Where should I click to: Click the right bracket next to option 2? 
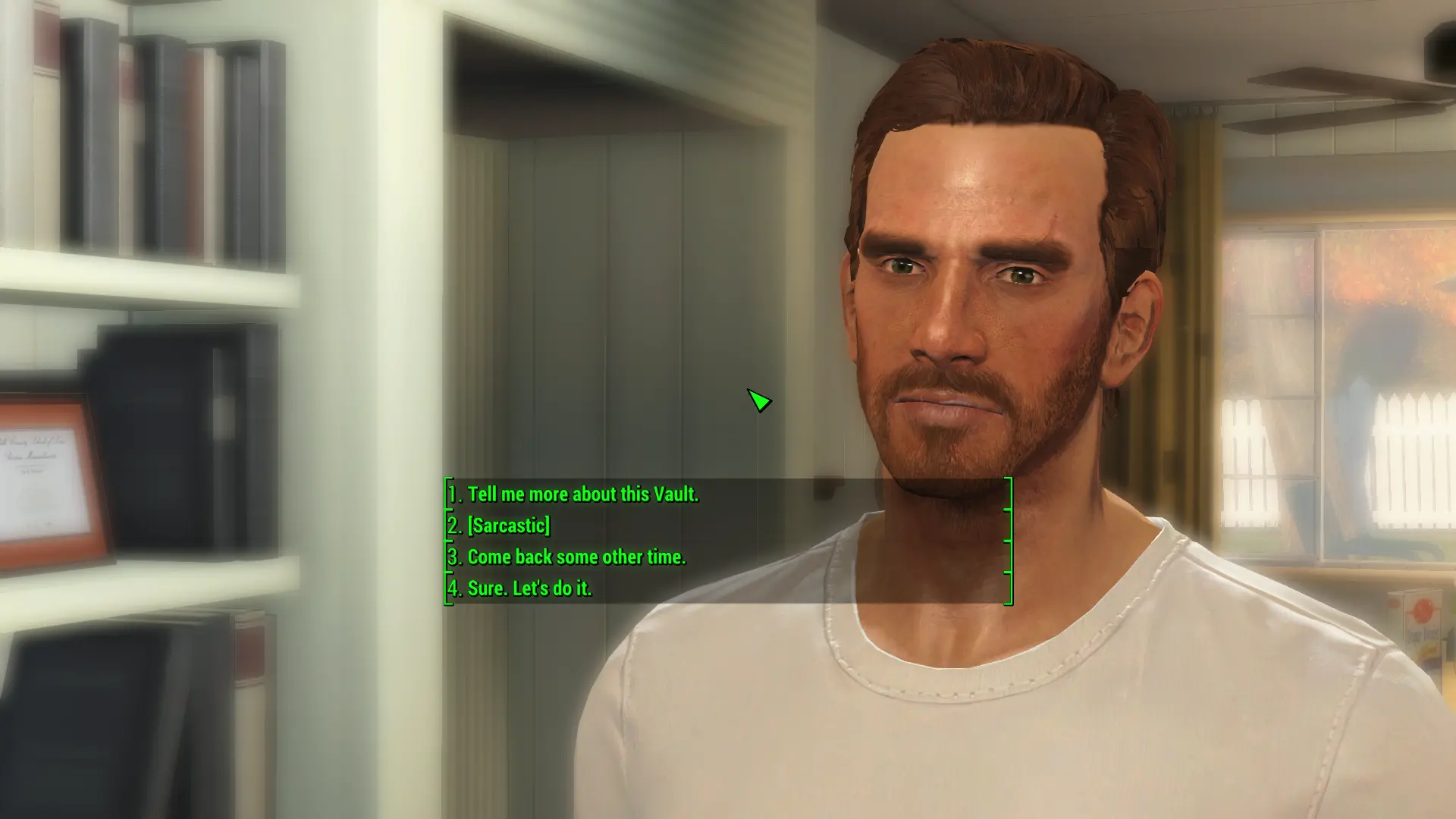(x=1007, y=526)
